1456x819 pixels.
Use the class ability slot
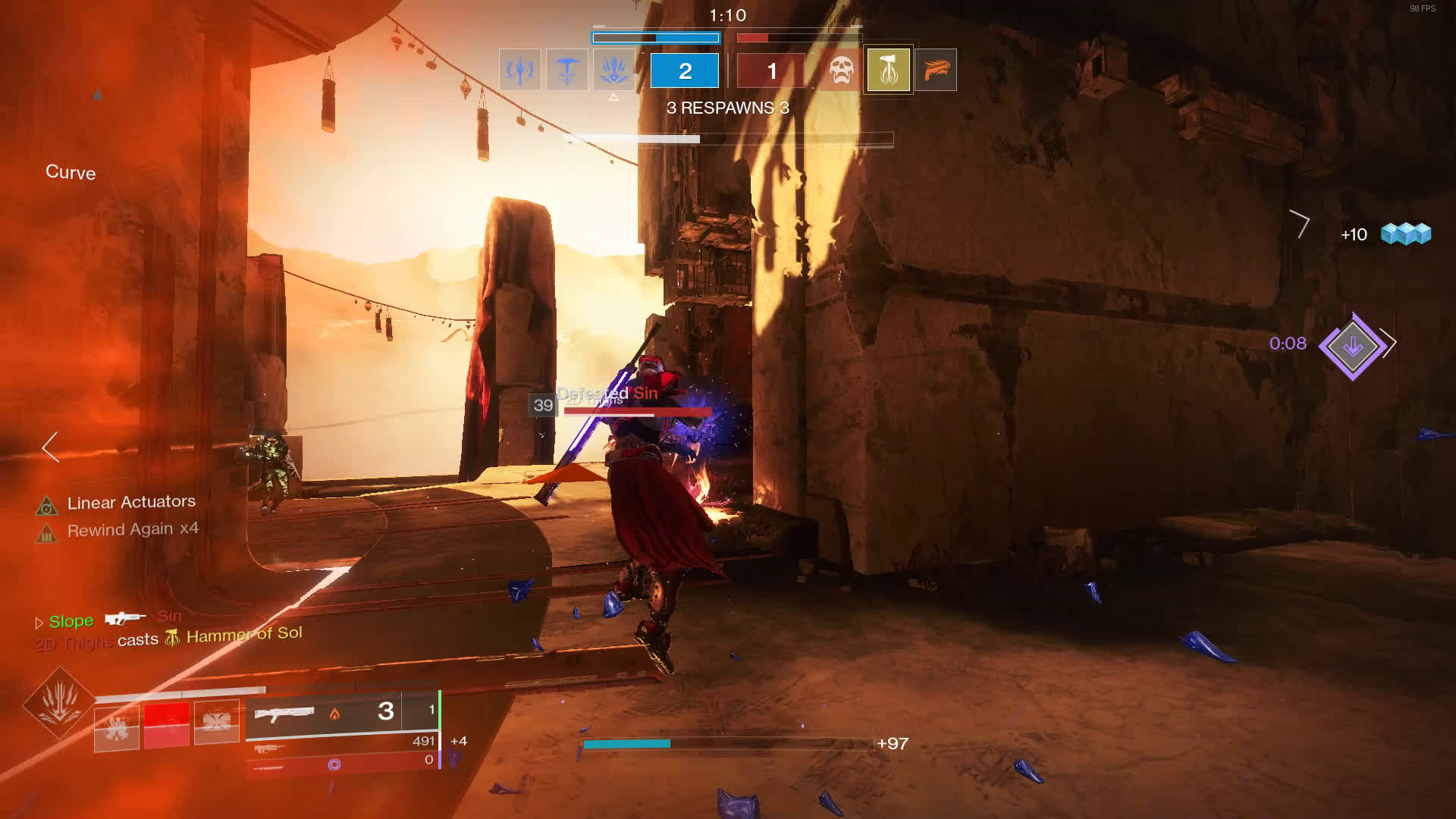click(216, 723)
